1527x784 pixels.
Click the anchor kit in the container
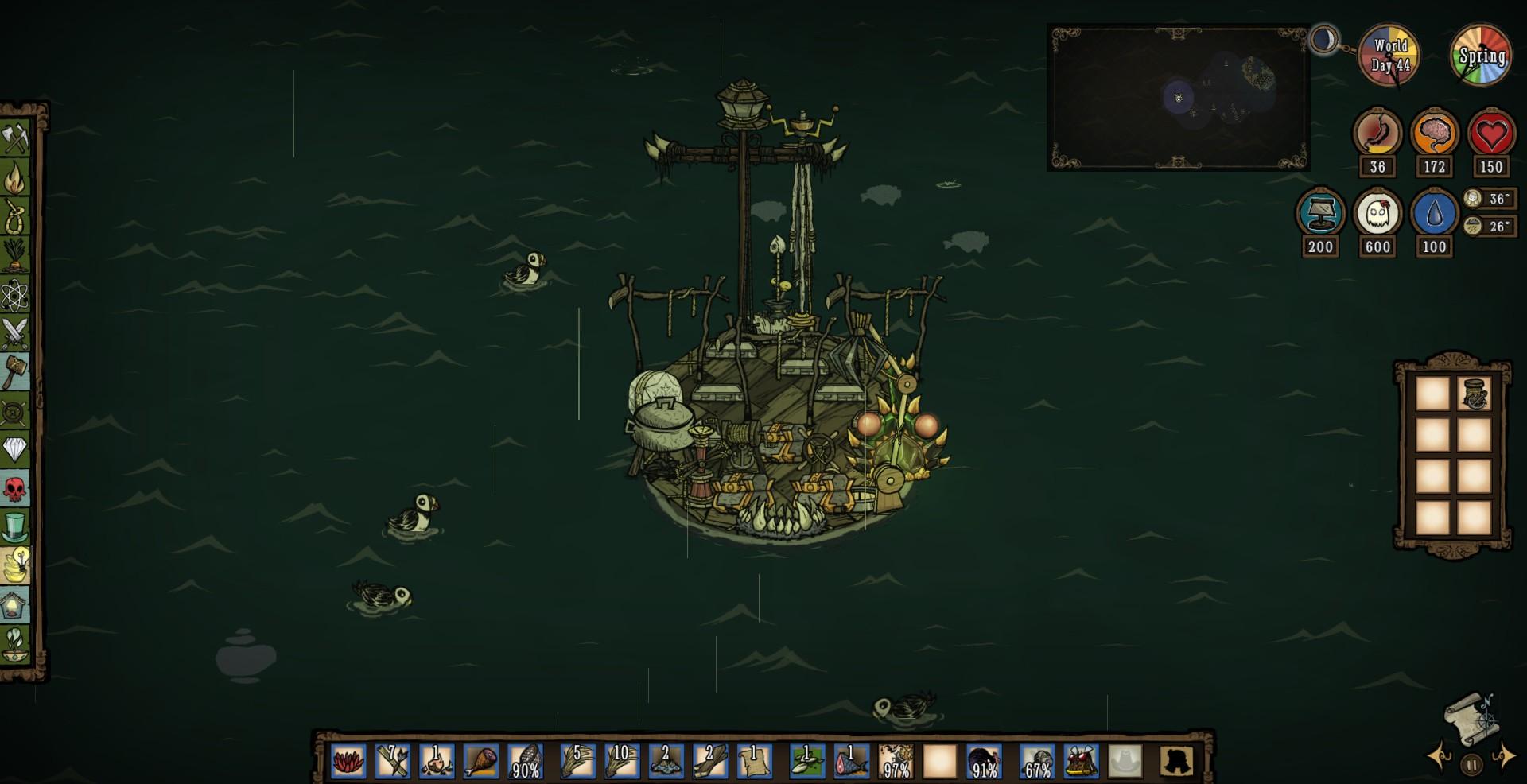(1474, 394)
